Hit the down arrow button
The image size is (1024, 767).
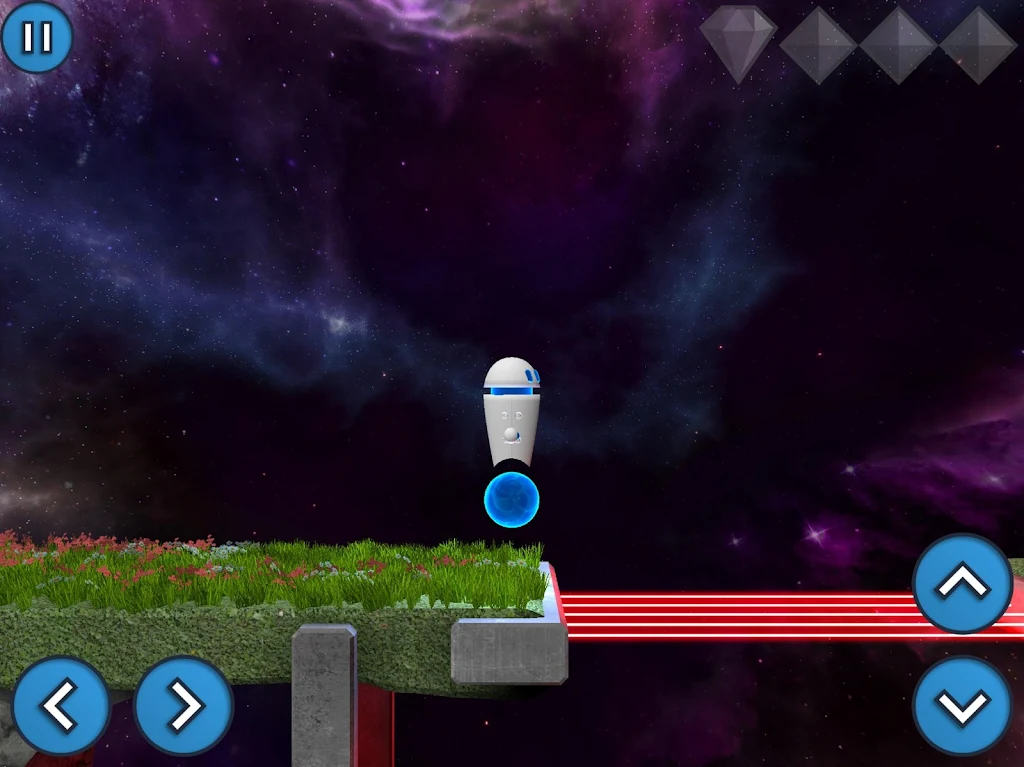(962, 706)
